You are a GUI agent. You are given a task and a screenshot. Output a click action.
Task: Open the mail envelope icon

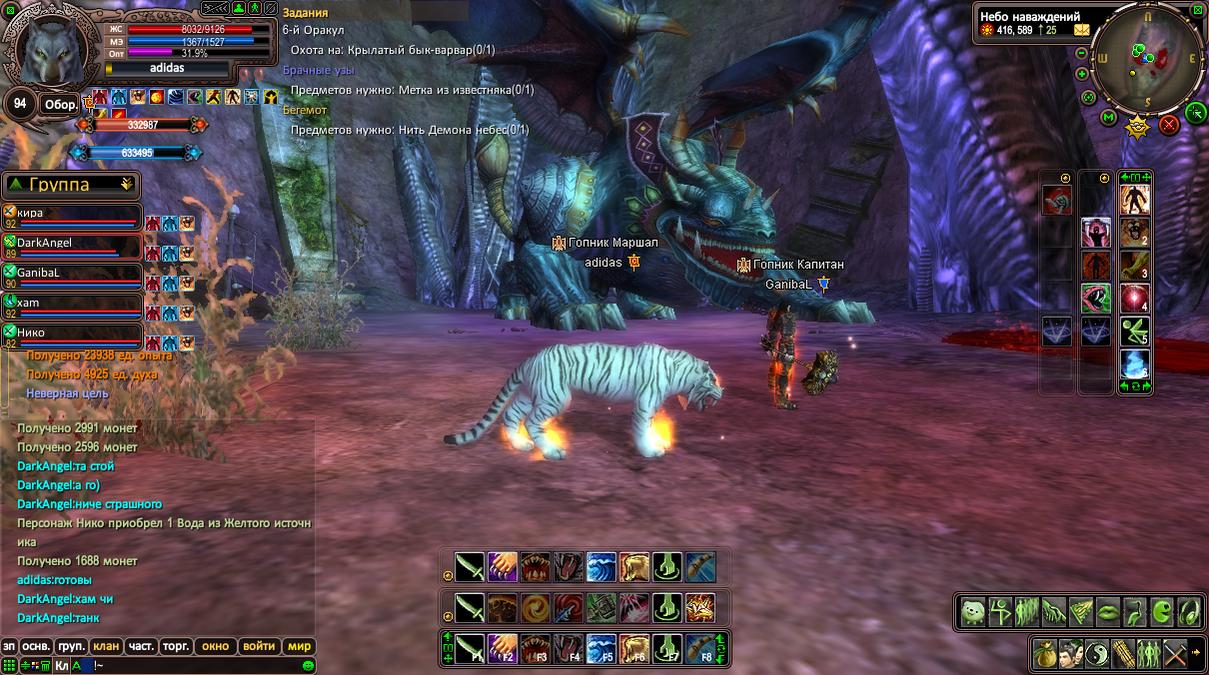point(1081,30)
